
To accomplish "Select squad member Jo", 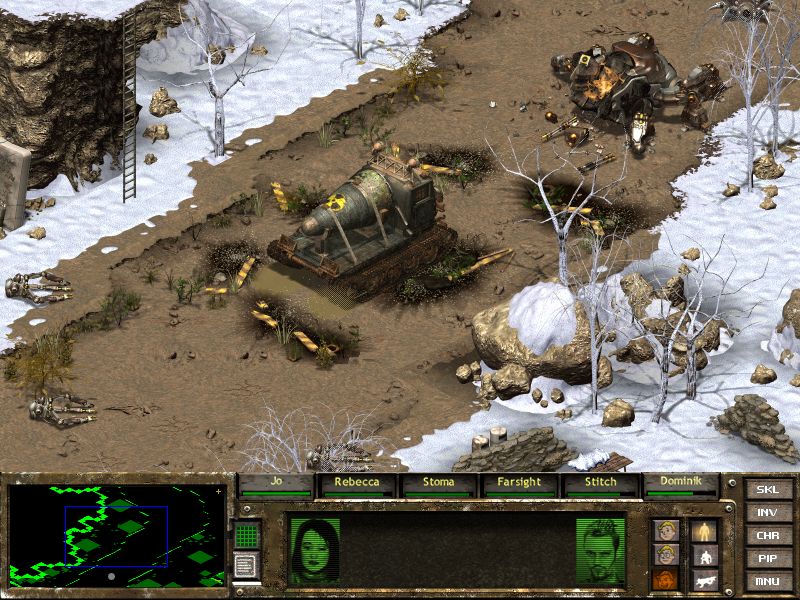I will click(275, 483).
